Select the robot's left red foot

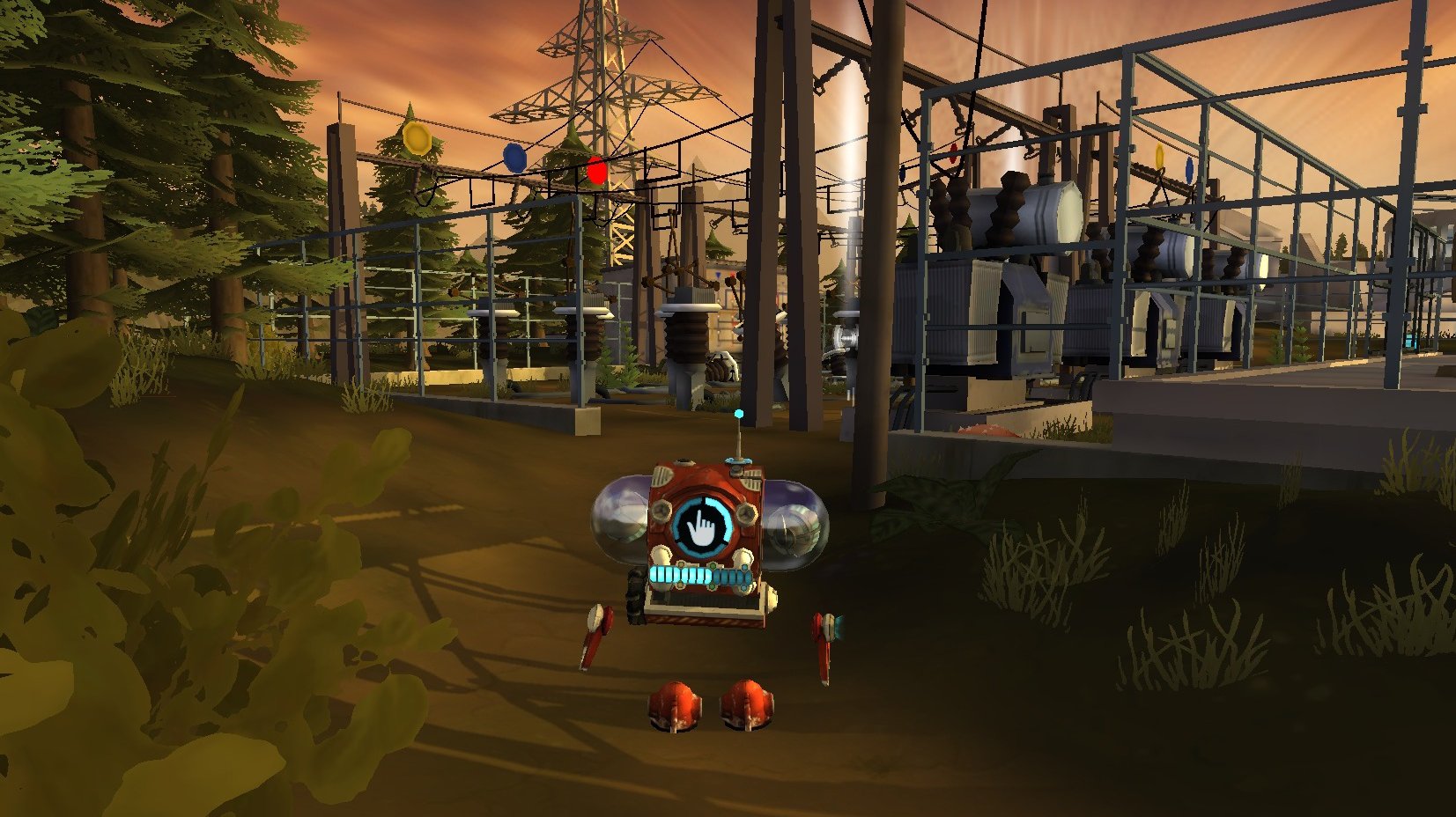click(675, 704)
